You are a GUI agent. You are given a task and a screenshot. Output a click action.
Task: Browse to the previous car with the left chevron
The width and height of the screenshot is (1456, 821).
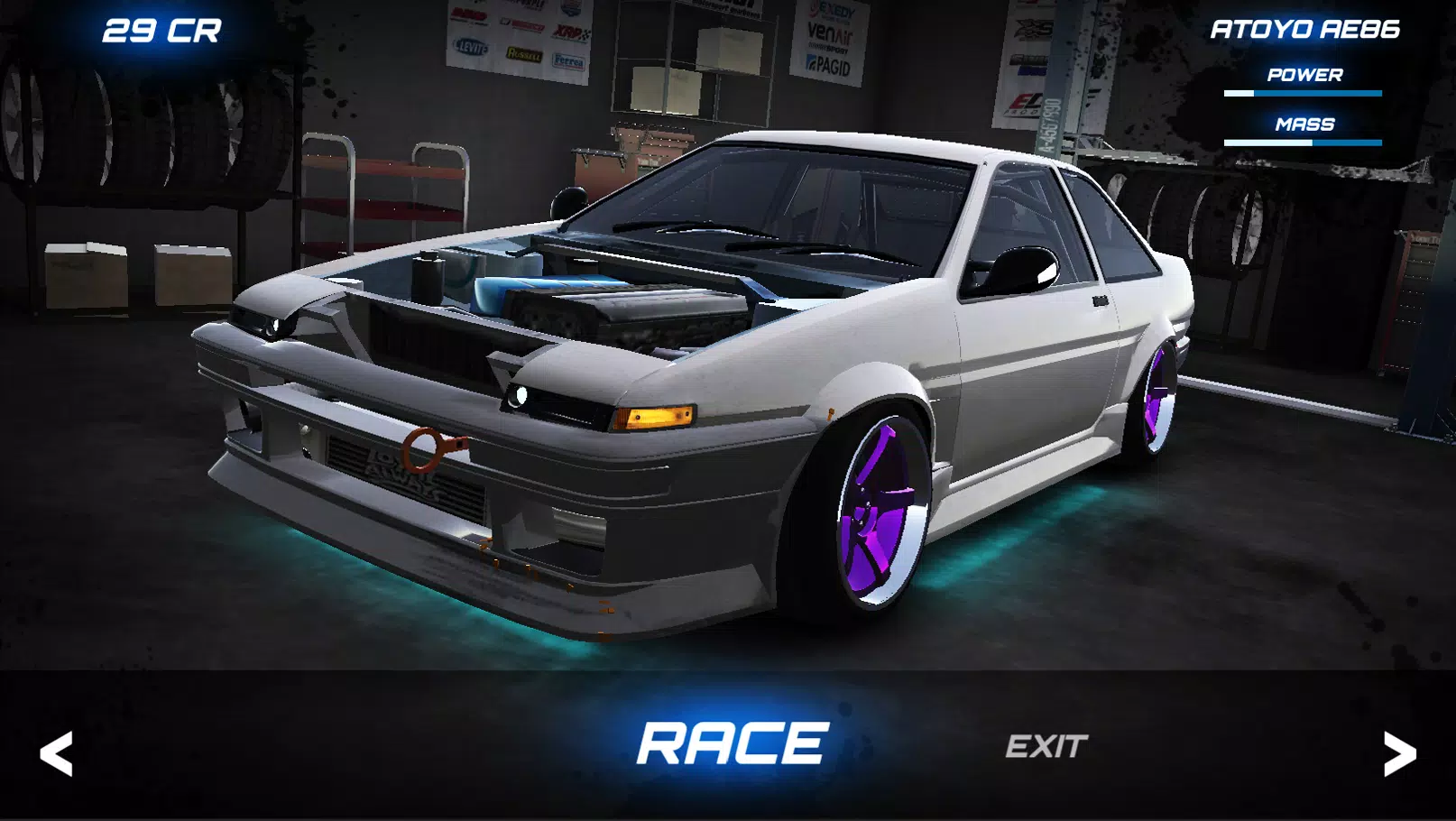pos(57,752)
